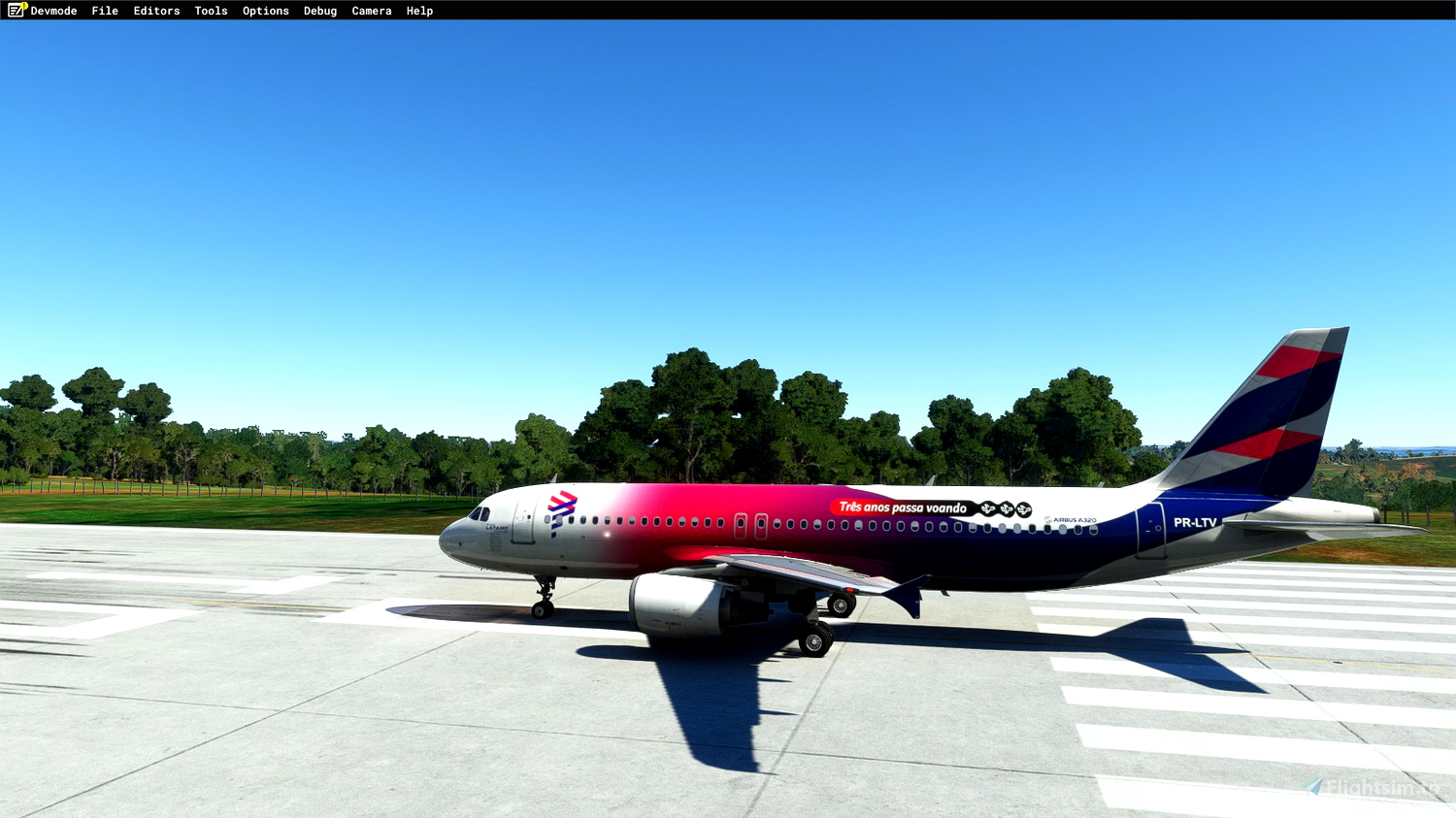The image size is (1456, 818).
Task: Click Devmode in the menu bar
Action: 53,11
